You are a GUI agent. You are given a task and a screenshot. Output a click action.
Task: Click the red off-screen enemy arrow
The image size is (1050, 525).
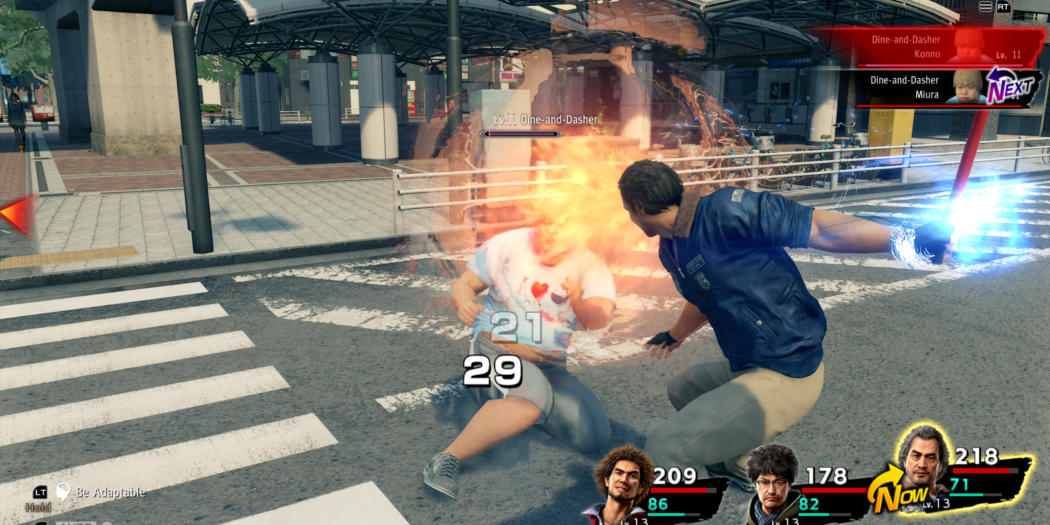click(17, 214)
